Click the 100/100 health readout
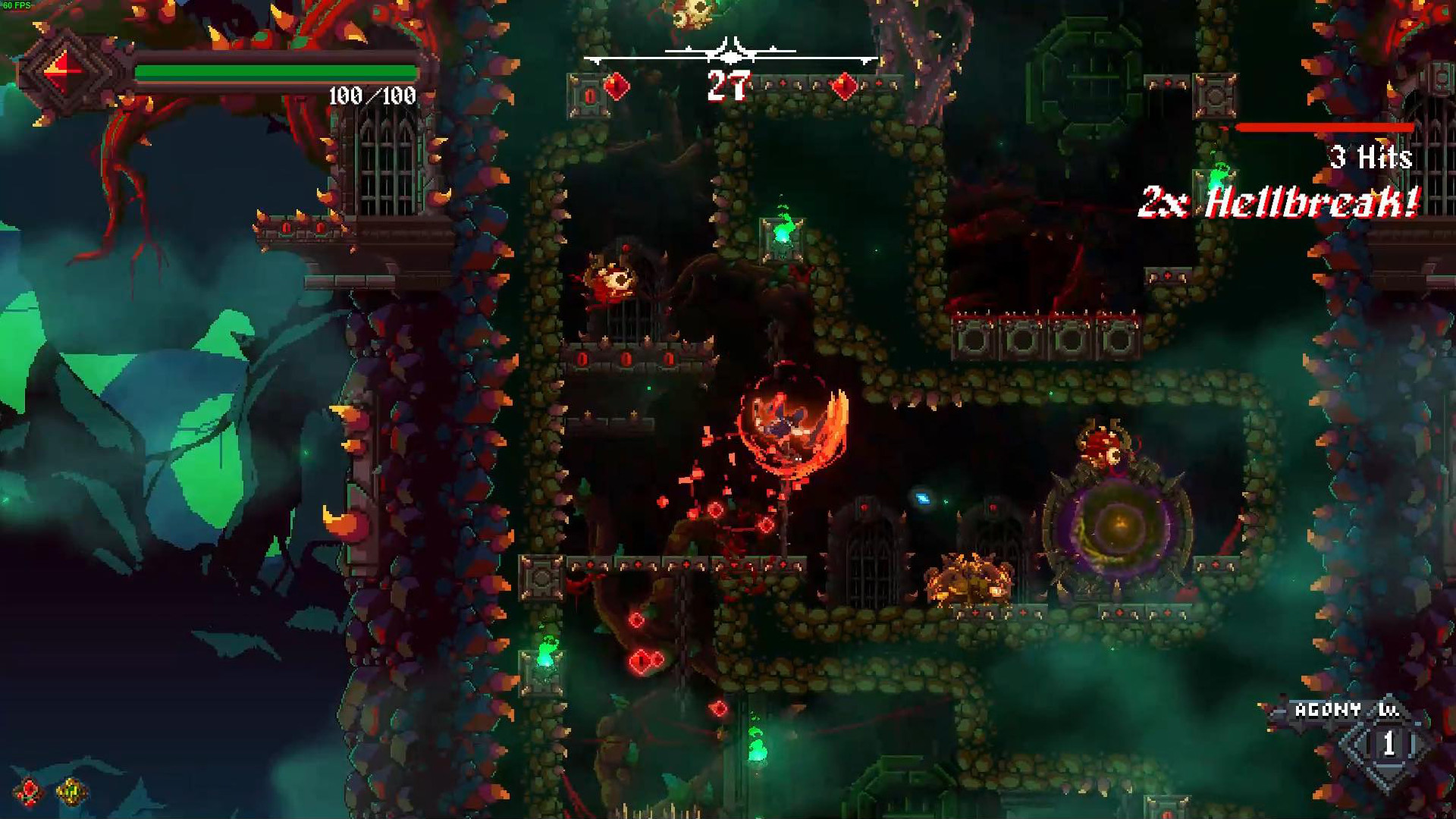 tap(372, 95)
